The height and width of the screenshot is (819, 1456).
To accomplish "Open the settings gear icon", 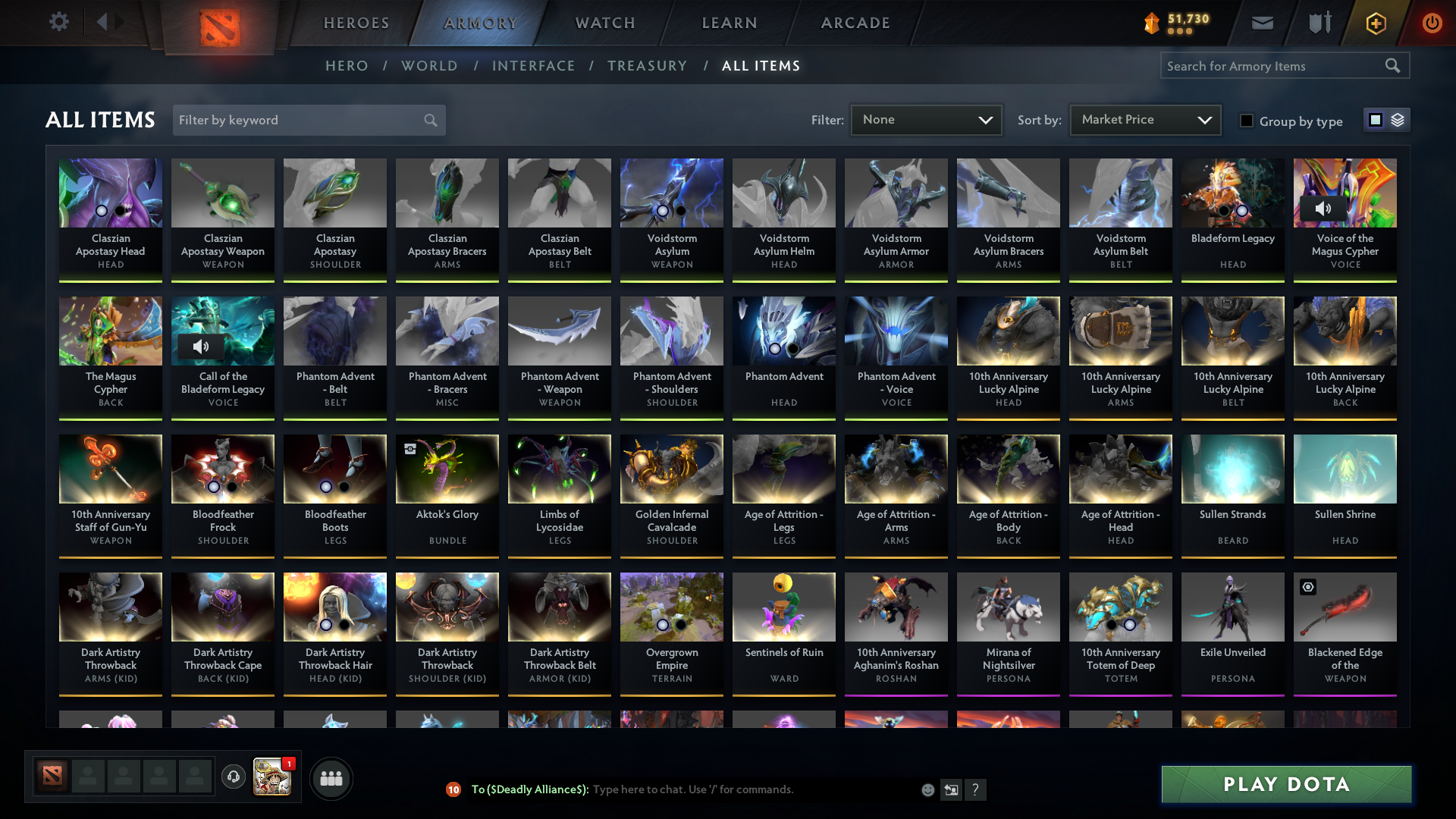I will [x=58, y=22].
